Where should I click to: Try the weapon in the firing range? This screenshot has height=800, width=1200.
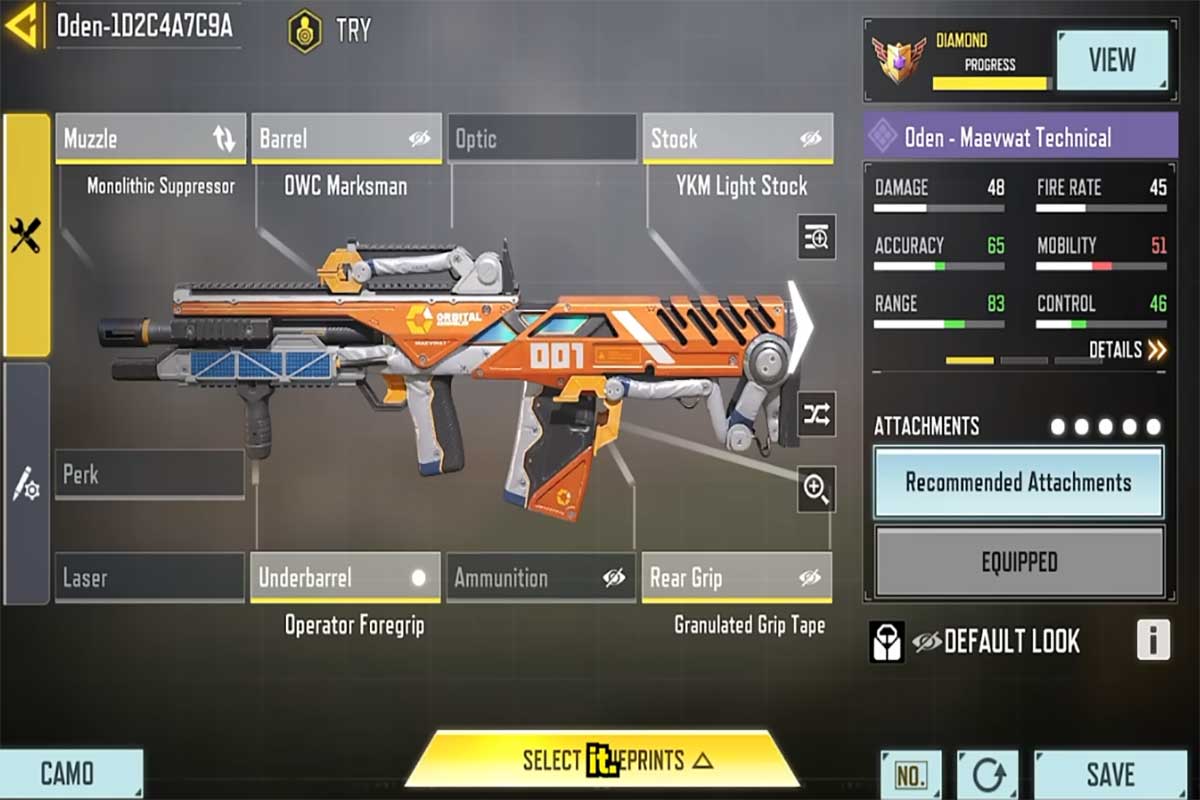click(331, 30)
